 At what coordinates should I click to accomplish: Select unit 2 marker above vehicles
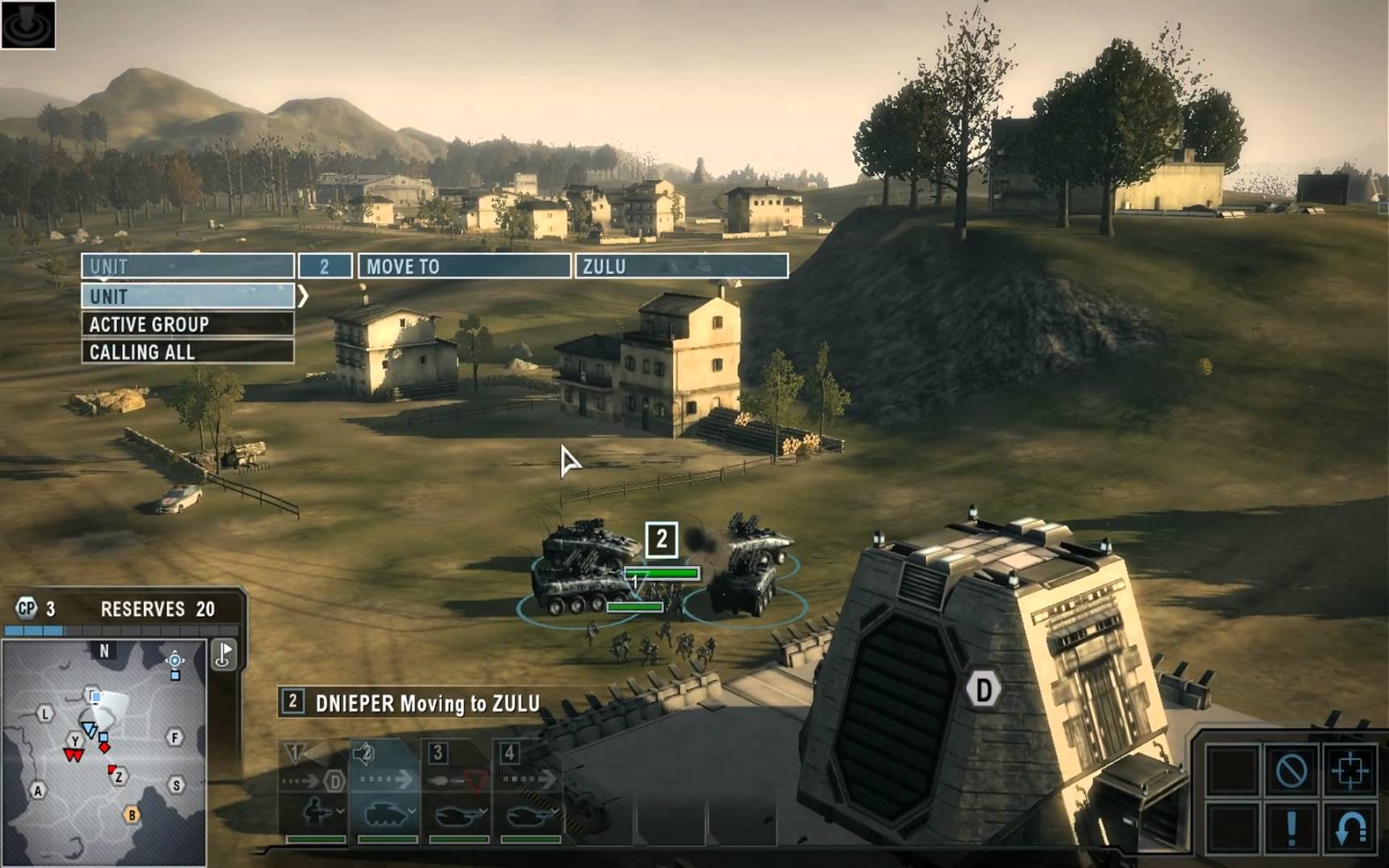pyautogui.click(x=662, y=539)
